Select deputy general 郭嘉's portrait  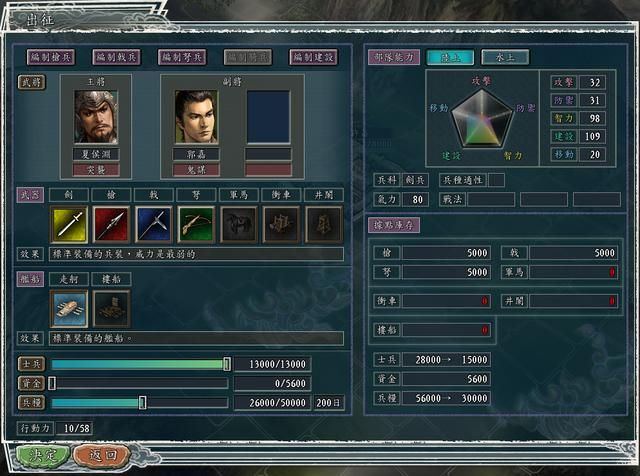pos(196,117)
